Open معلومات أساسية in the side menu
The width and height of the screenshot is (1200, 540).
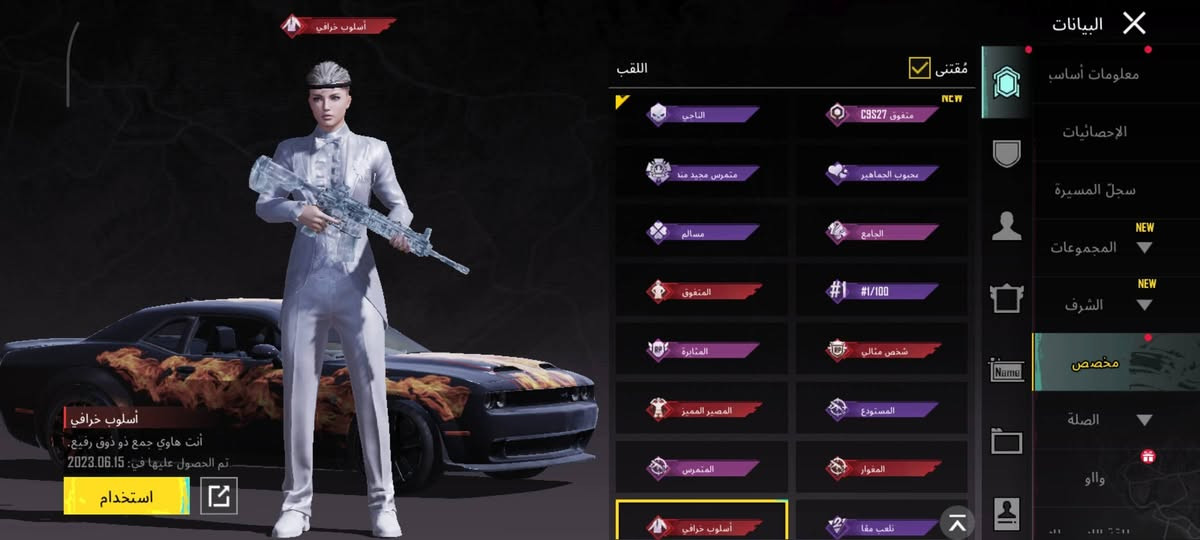pos(1100,74)
